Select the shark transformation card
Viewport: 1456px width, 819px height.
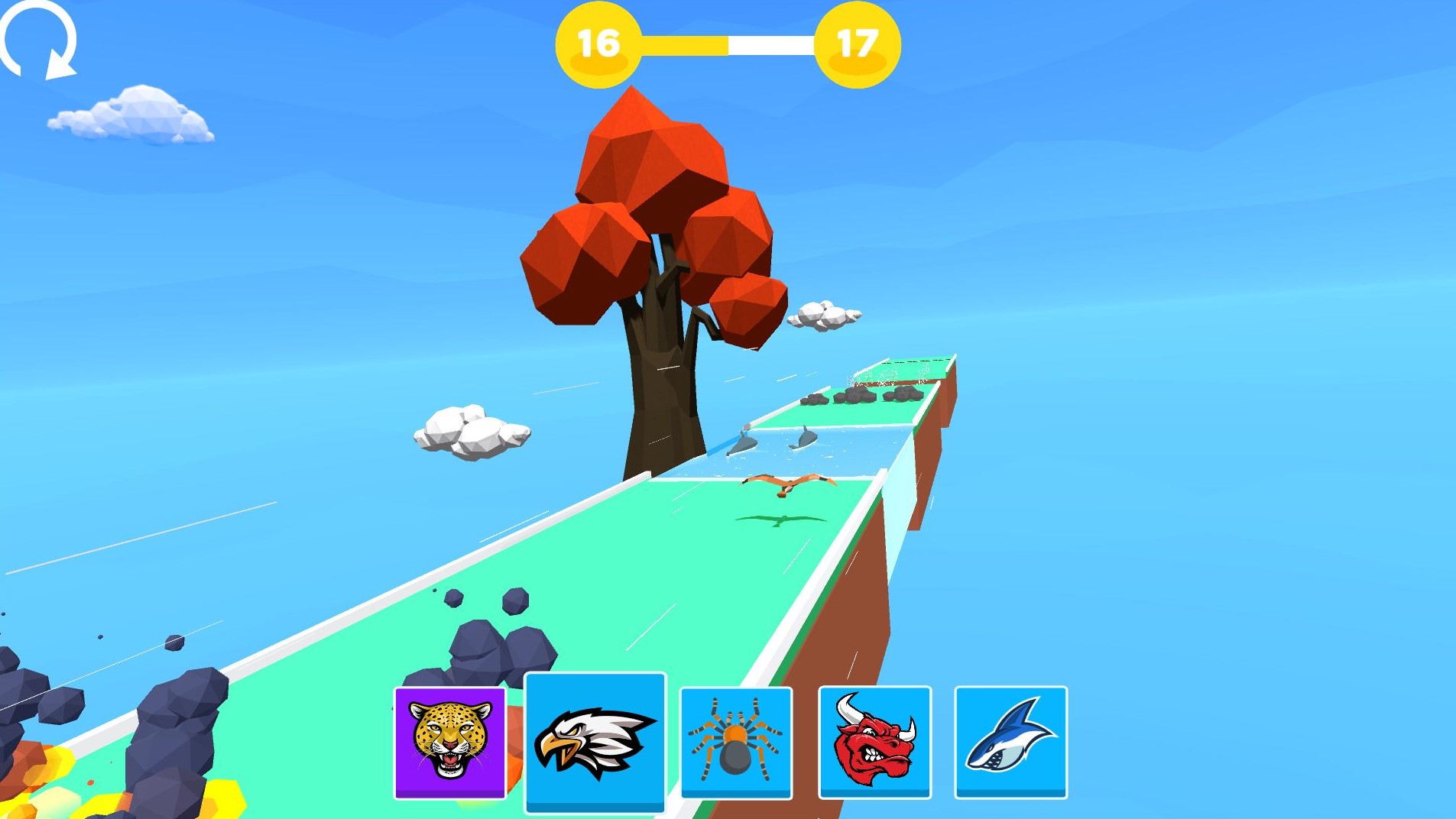tap(1011, 743)
